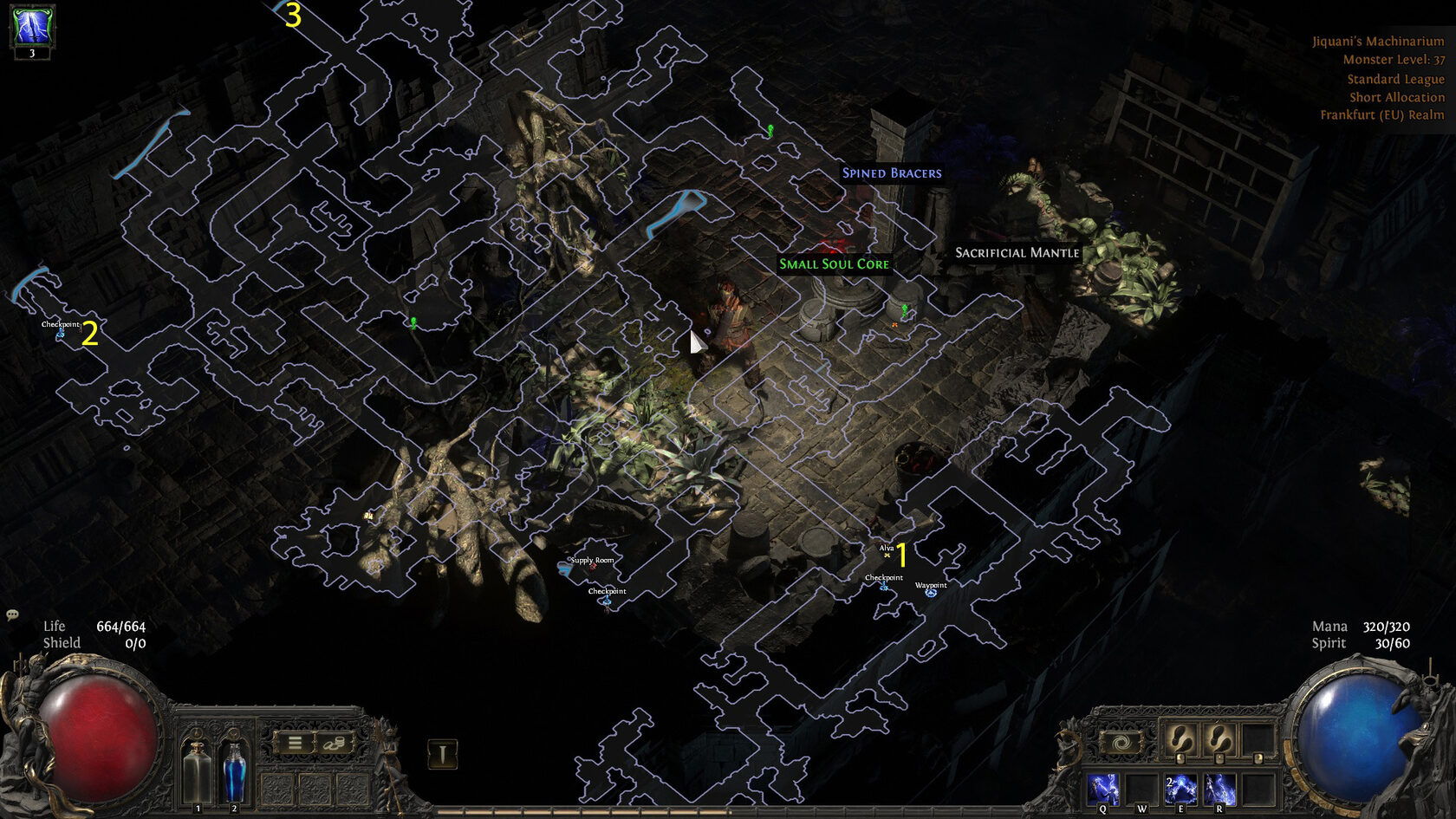
Task: Activate the lightning skill bound to Q
Action: [1103, 790]
